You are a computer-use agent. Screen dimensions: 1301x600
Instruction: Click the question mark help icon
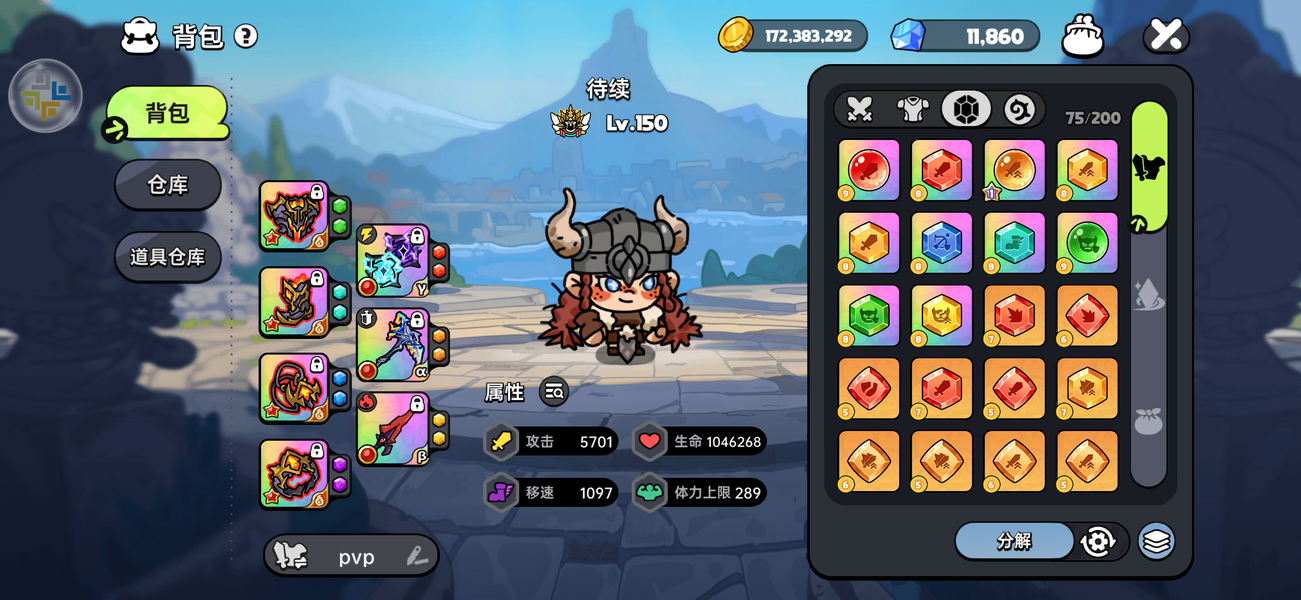coord(246,37)
